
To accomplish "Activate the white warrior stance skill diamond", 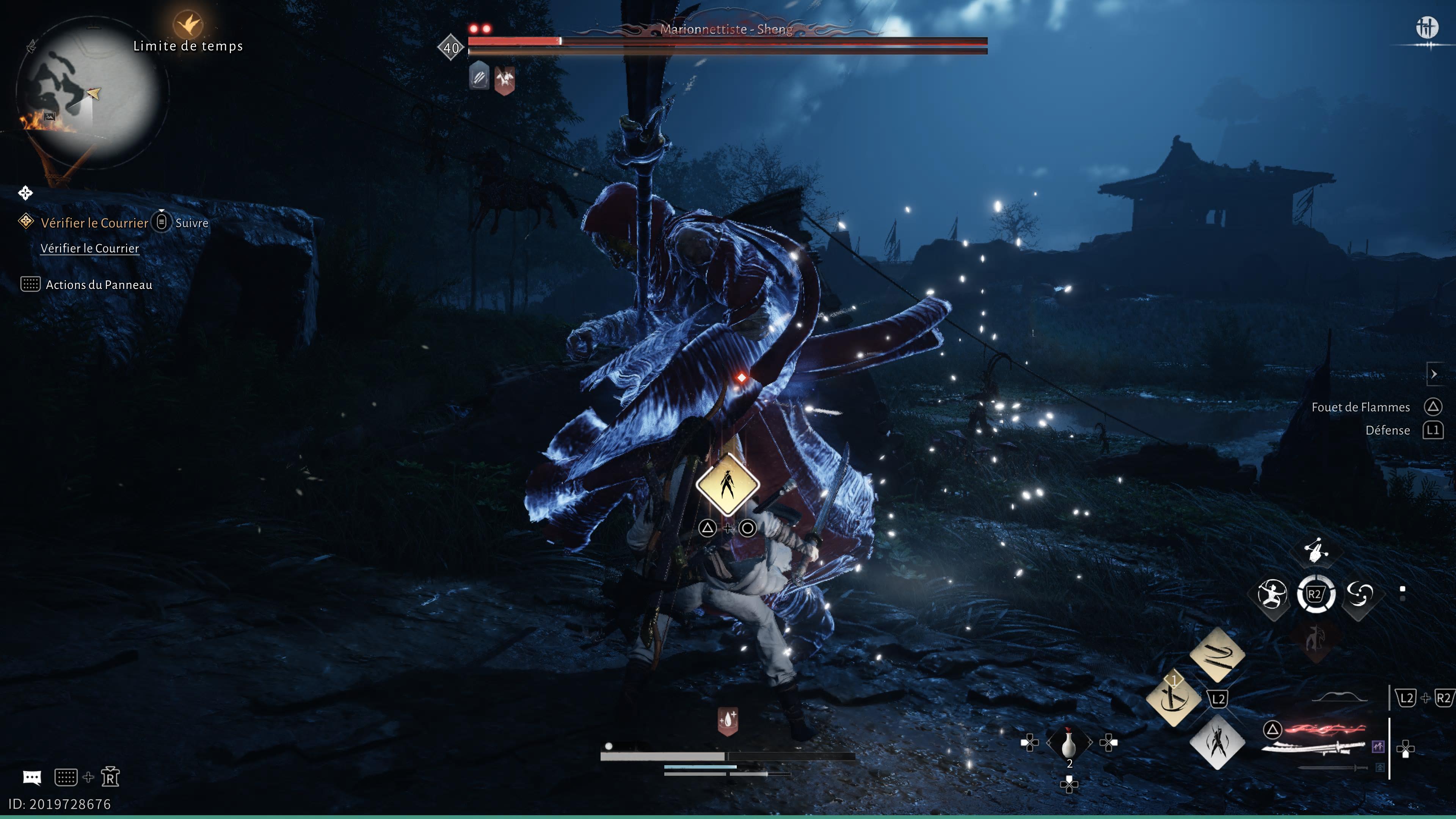I will coord(1217,742).
